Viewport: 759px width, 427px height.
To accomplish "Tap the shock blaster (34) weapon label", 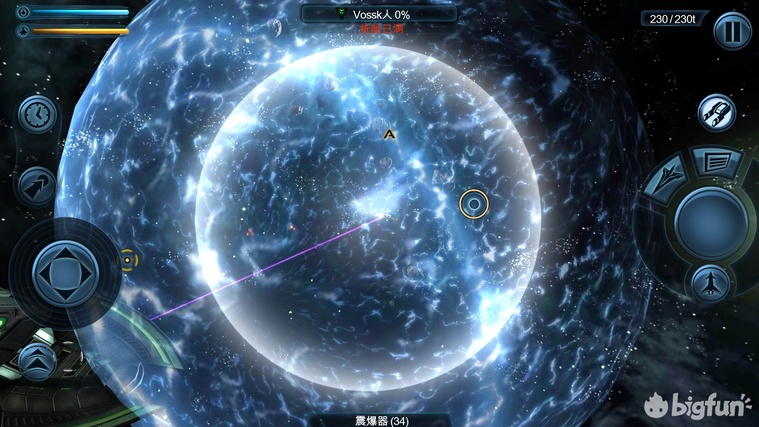I will (379, 420).
